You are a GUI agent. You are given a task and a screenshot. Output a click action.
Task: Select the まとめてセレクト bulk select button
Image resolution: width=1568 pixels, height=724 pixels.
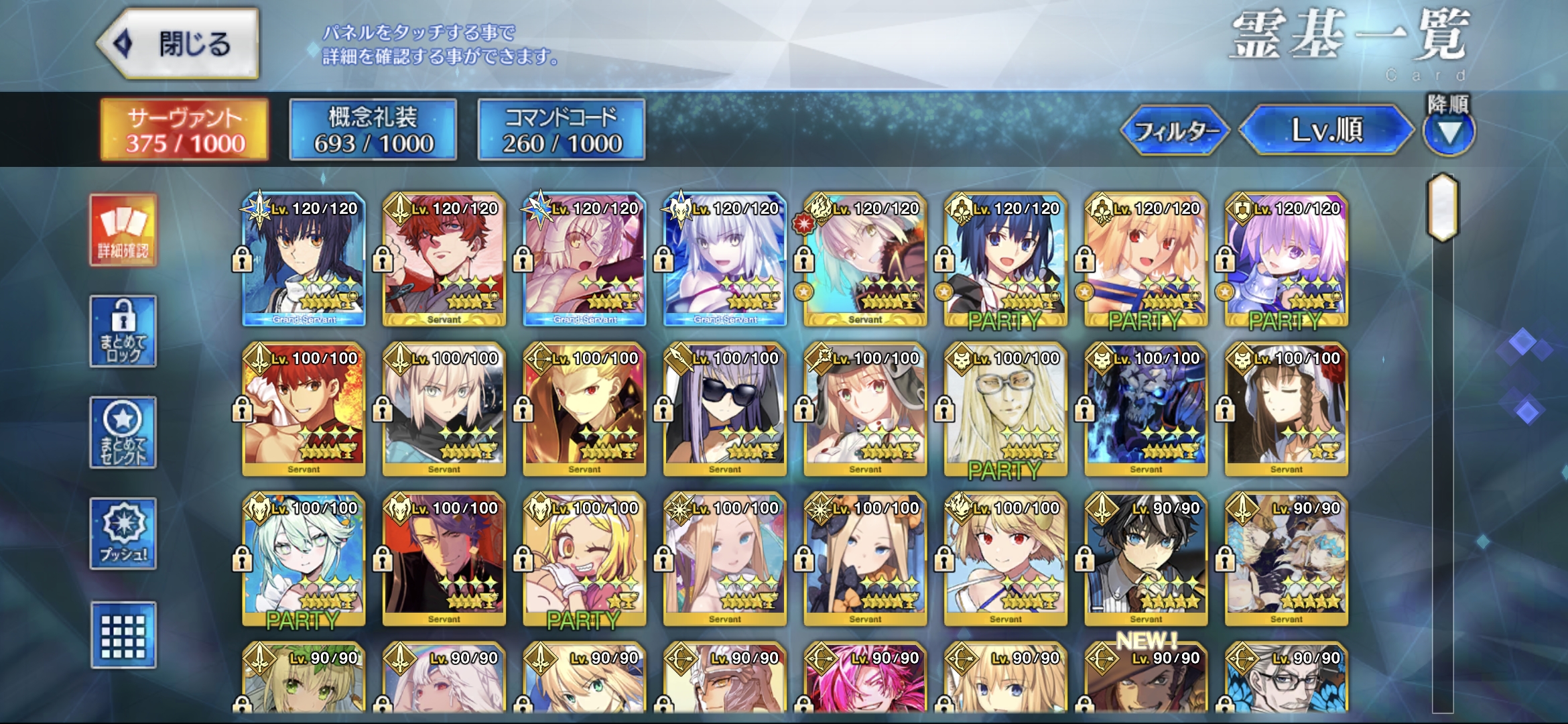tap(123, 433)
